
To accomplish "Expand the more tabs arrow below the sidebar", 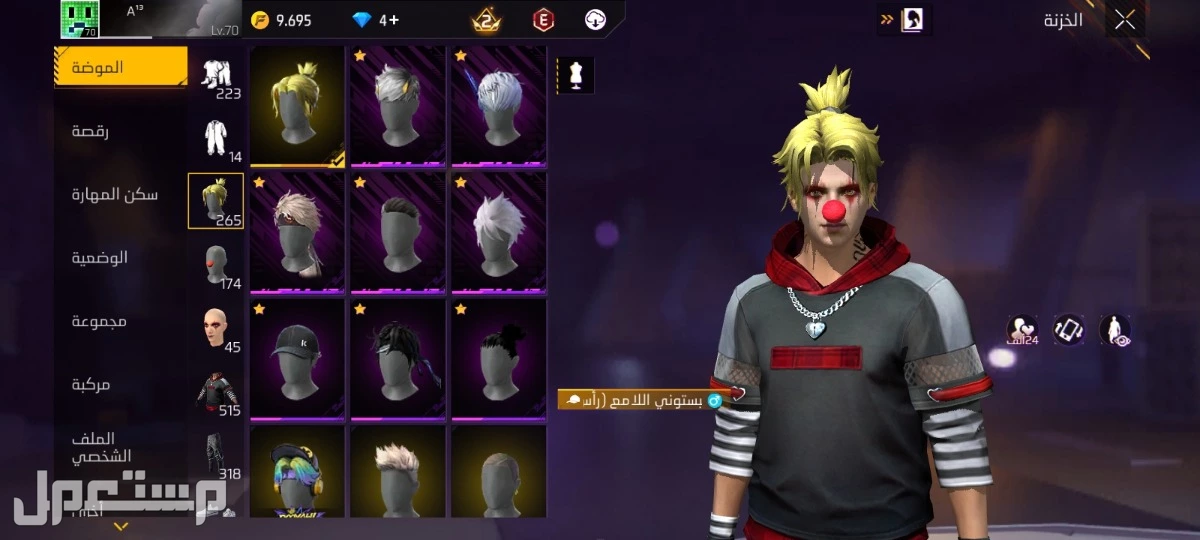I will (121, 526).
